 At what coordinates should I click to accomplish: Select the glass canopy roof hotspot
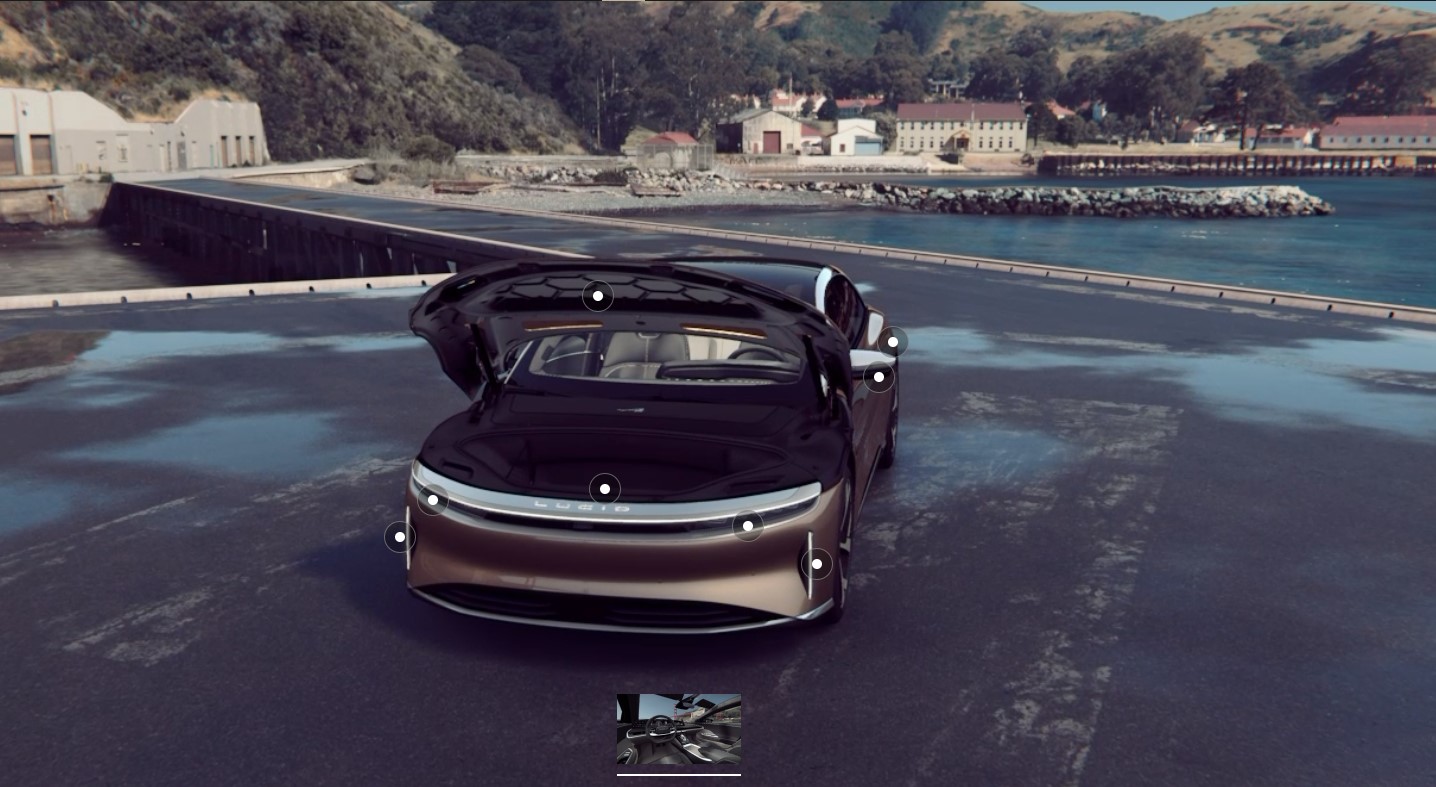tap(598, 296)
